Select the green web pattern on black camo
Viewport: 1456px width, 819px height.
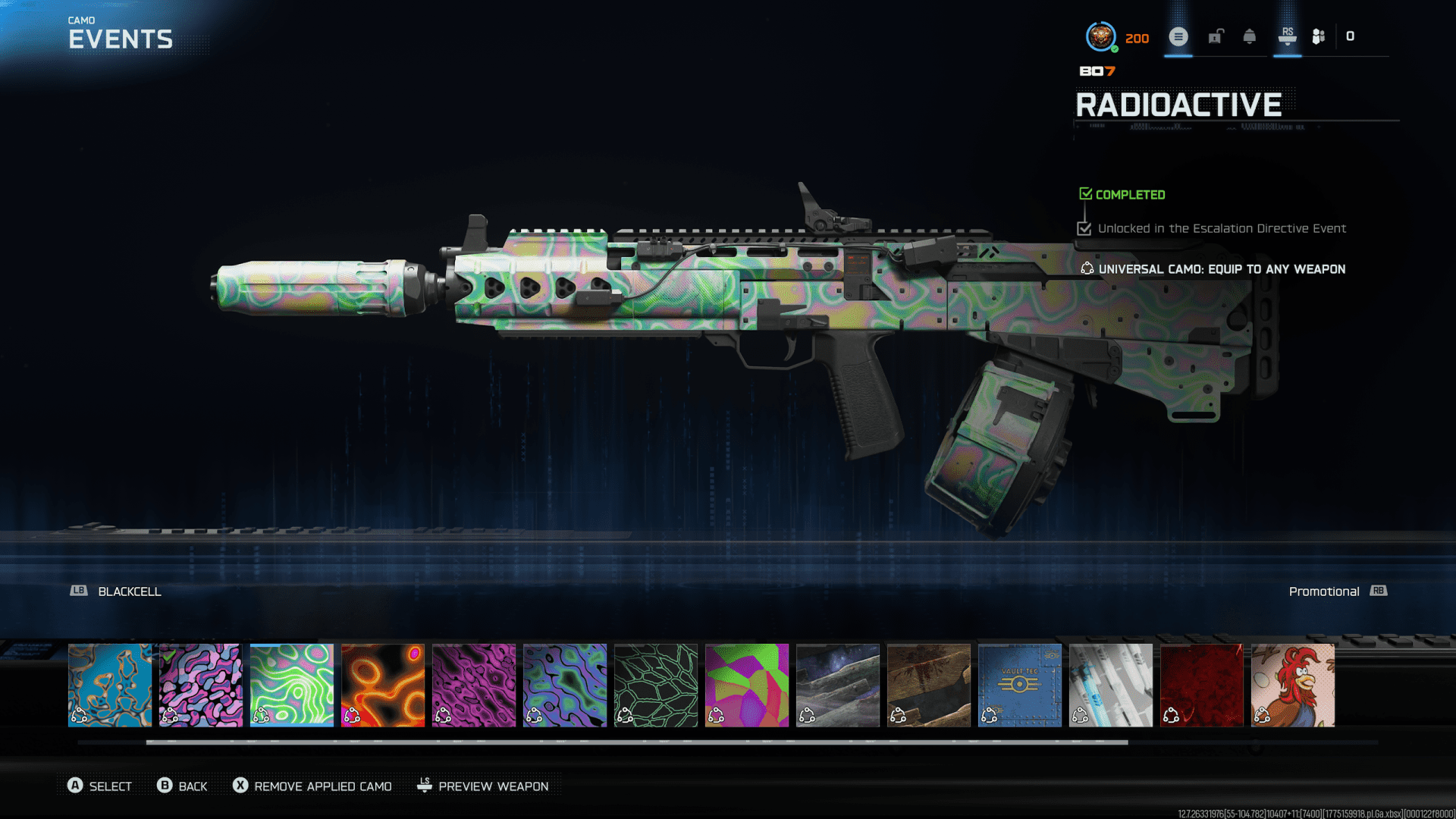click(656, 685)
